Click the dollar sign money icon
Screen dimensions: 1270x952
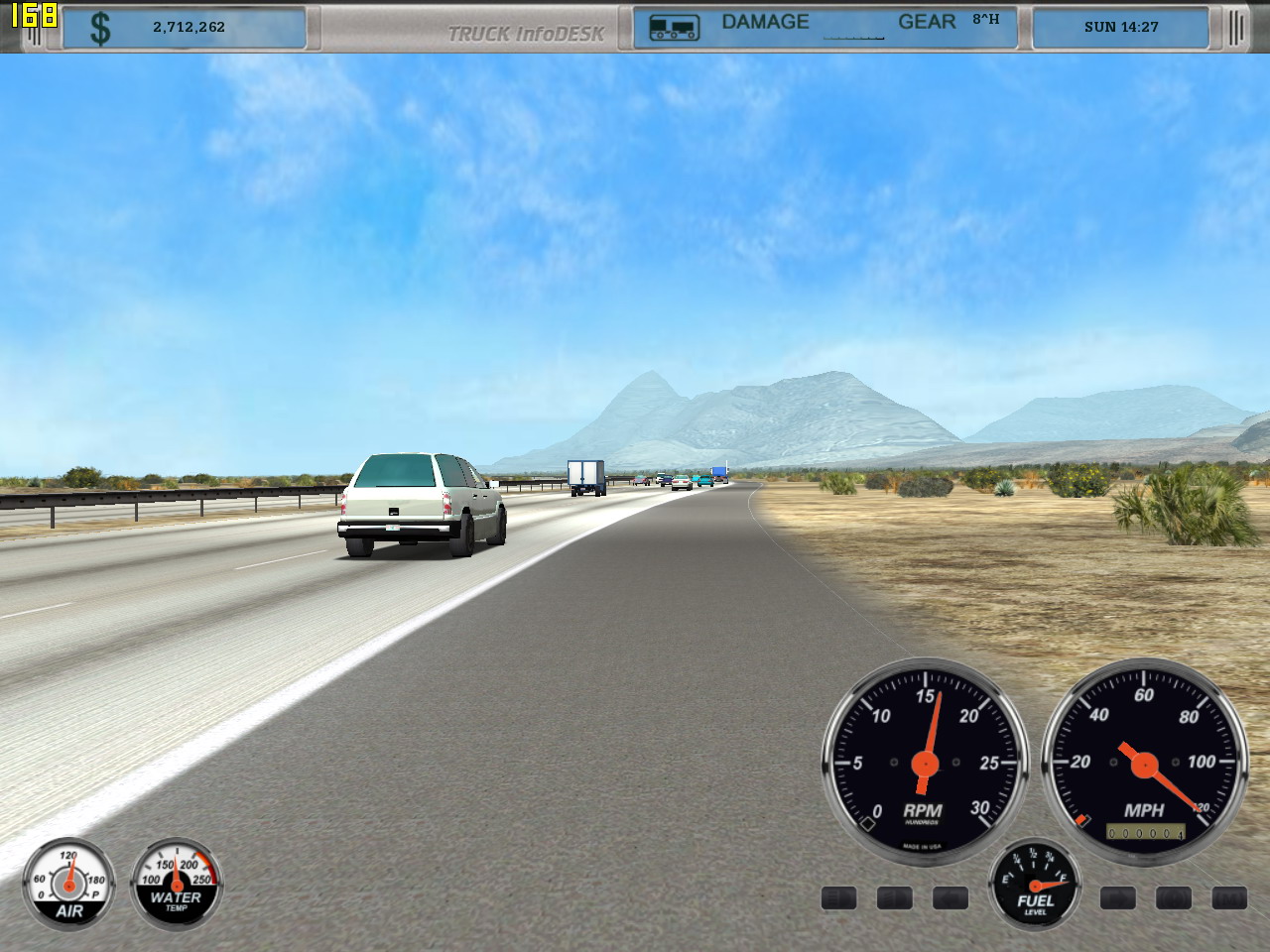[100, 28]
